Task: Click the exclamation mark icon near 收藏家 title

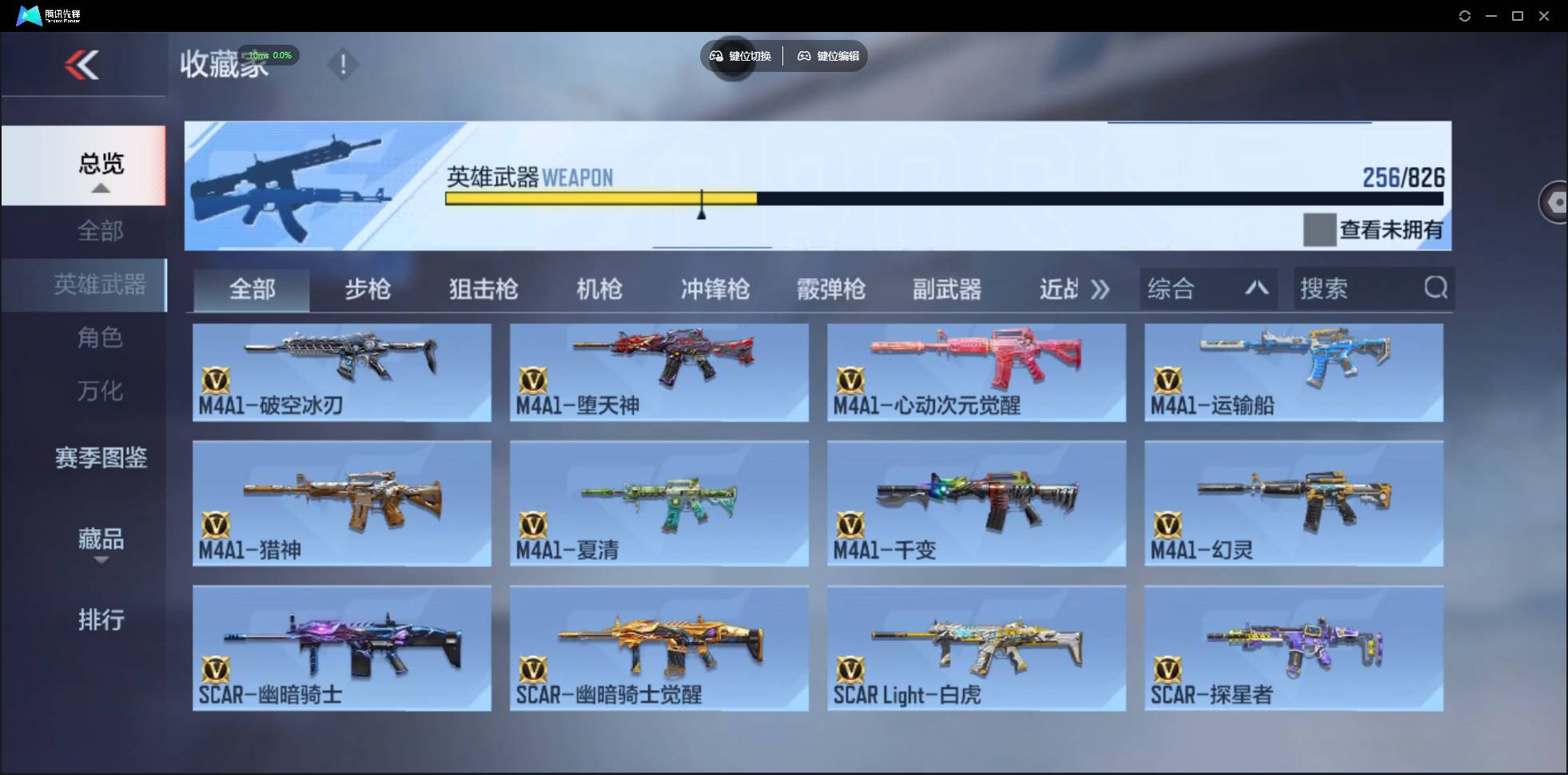Action: tap(344, 64)
